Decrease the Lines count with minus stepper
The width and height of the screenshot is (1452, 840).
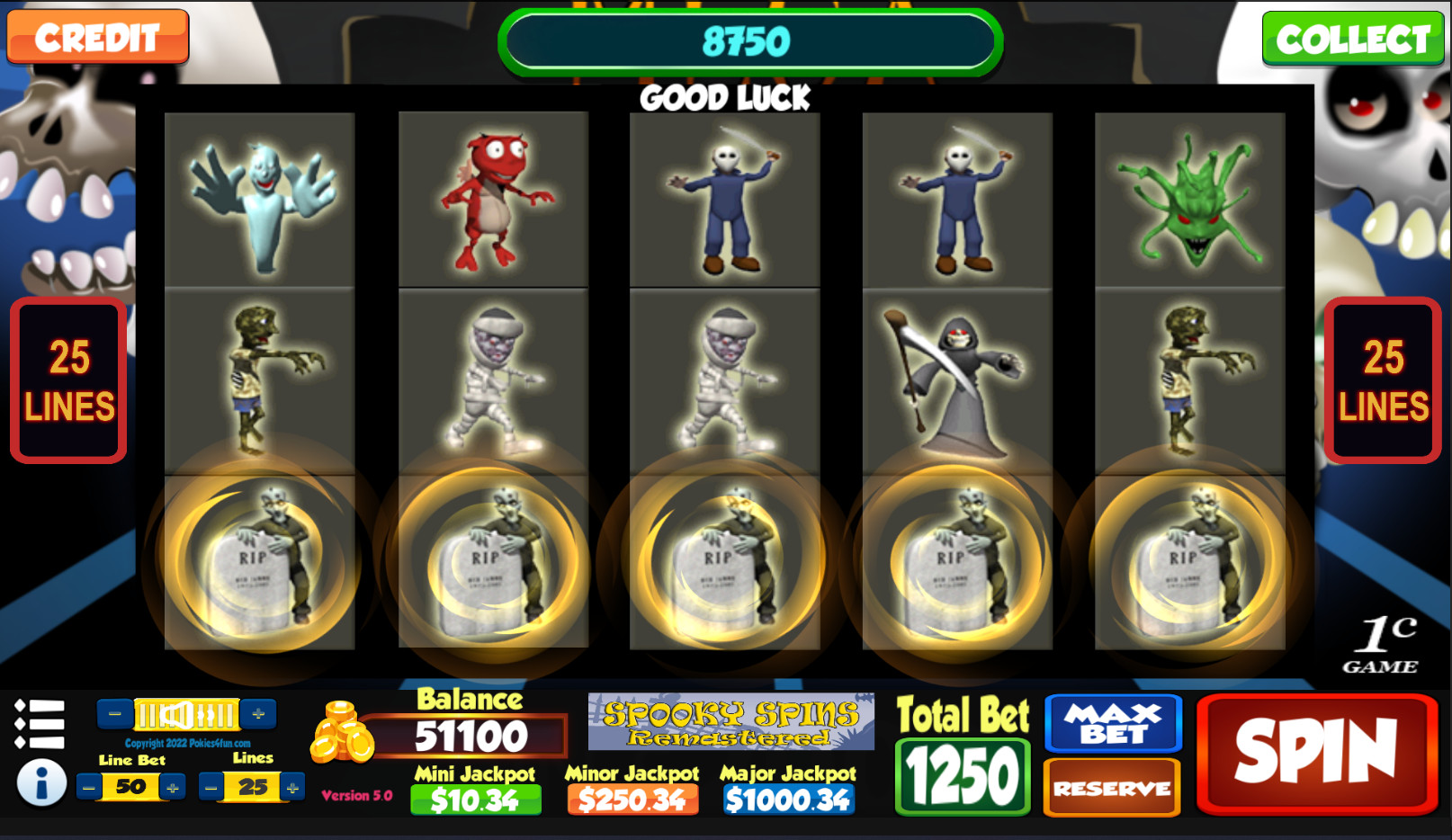[211, 785]
